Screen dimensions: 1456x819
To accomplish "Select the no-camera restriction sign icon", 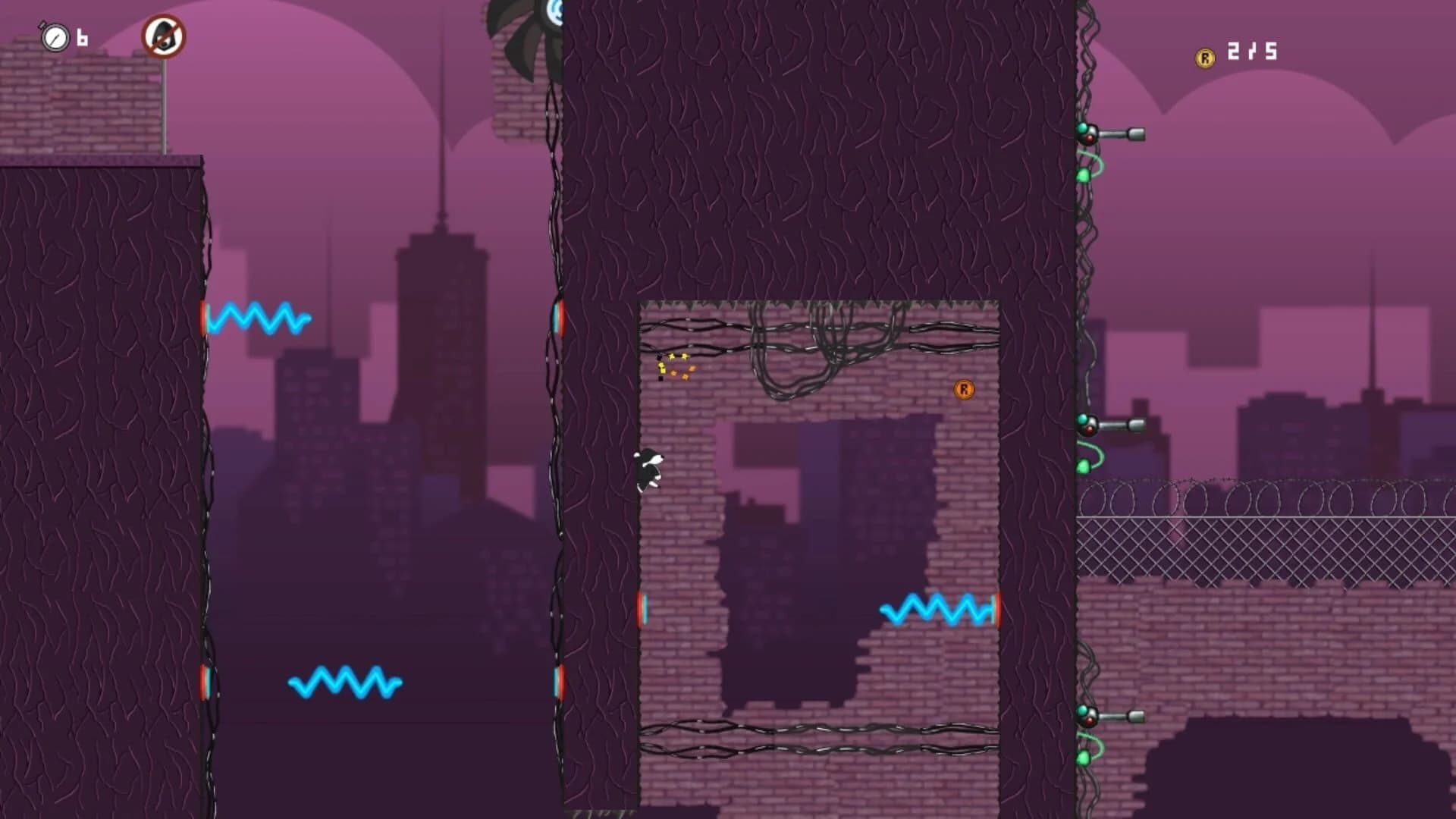I will (165, 34).
